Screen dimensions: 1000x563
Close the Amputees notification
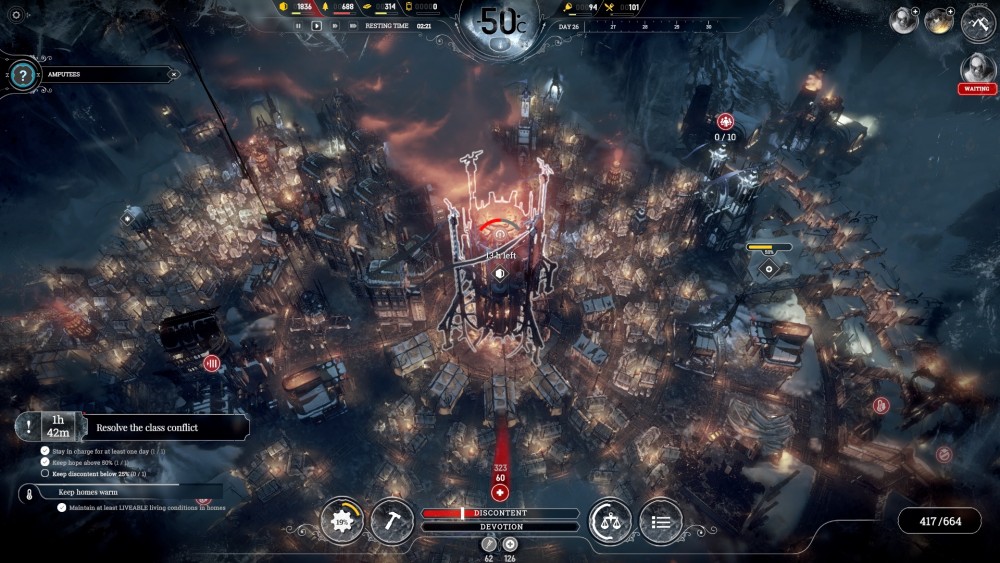point(173,74)
